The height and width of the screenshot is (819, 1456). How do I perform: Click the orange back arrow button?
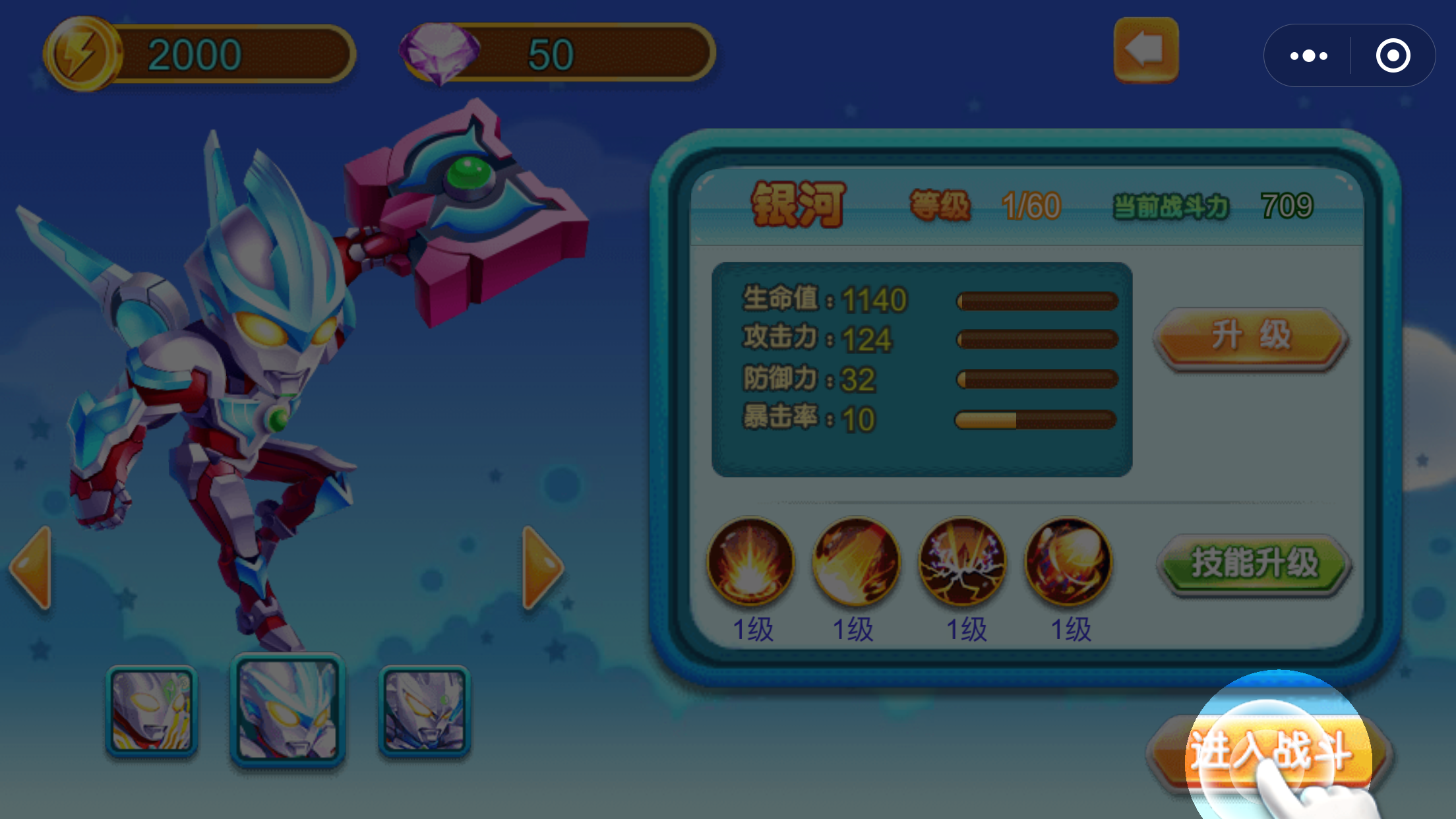pos(1145,50)
